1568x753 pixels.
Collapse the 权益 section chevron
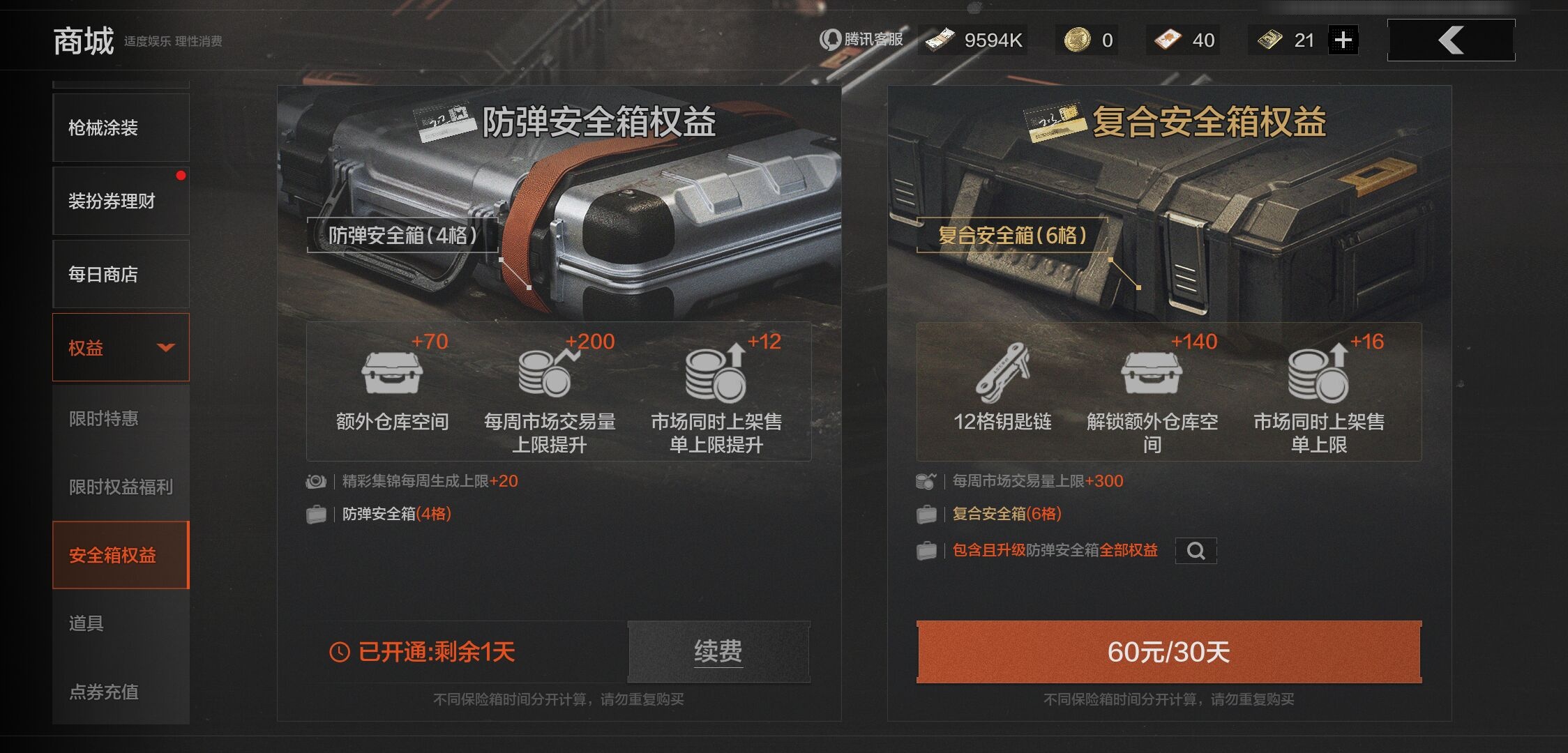click(165, 347)
